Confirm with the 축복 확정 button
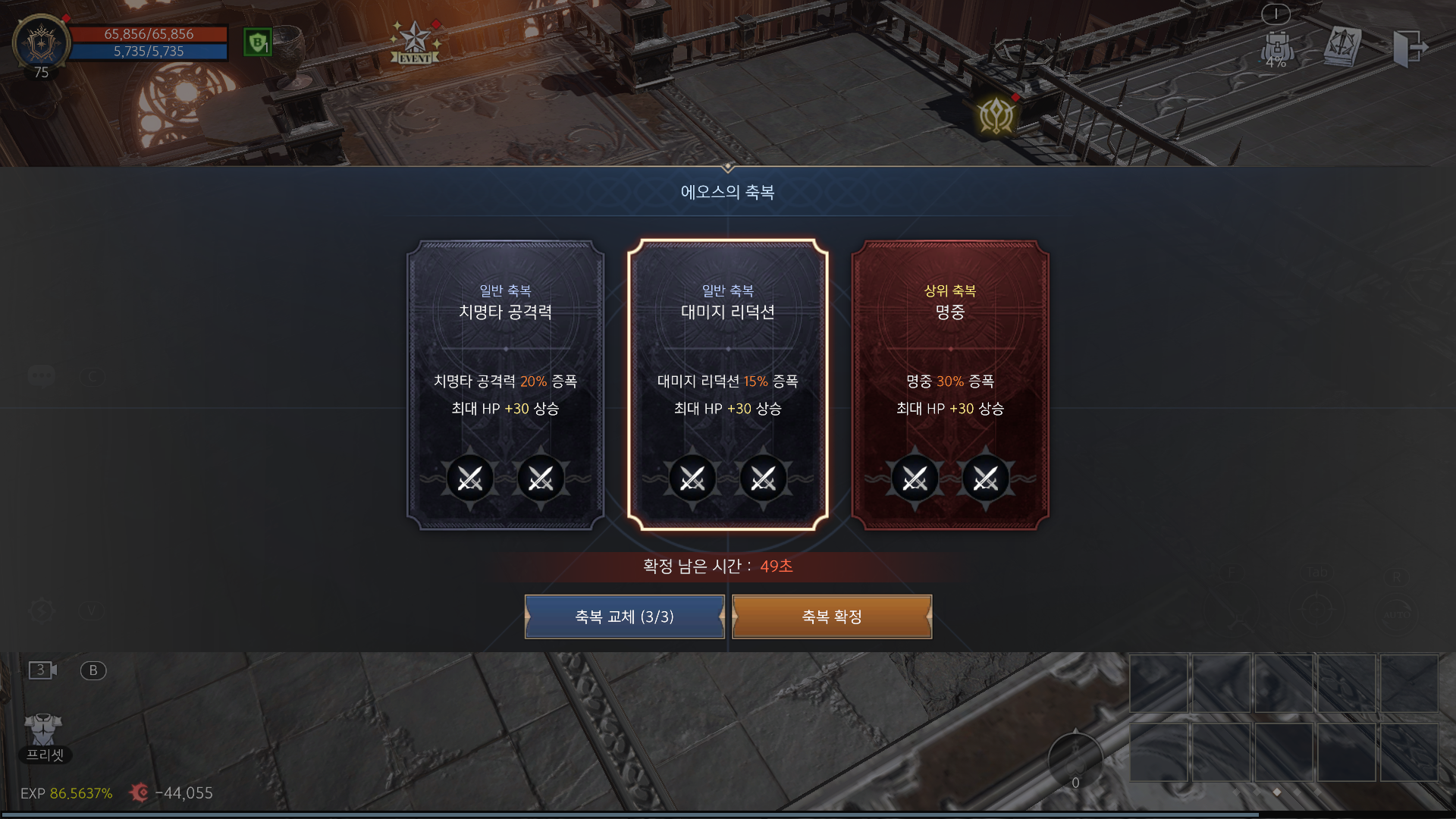 click(x=831, y=617)
